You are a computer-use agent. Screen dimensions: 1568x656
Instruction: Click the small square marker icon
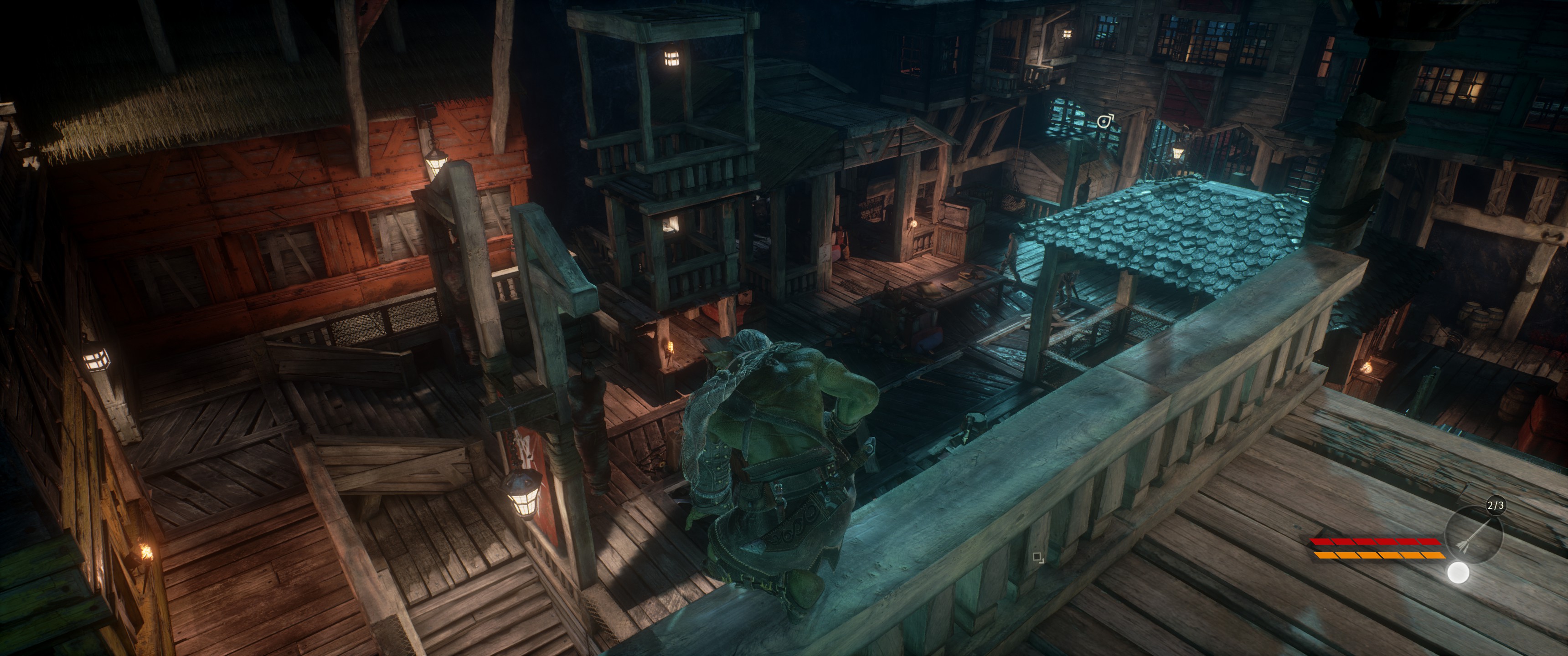[1038, 557]
